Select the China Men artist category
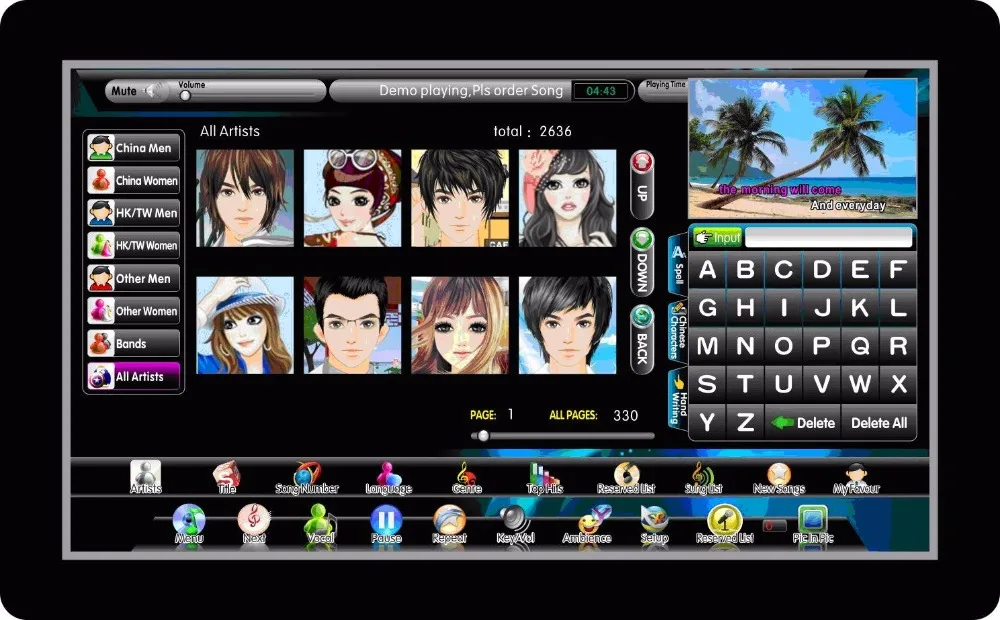The width and height of the screenshot is (1000, 620). 134,148
